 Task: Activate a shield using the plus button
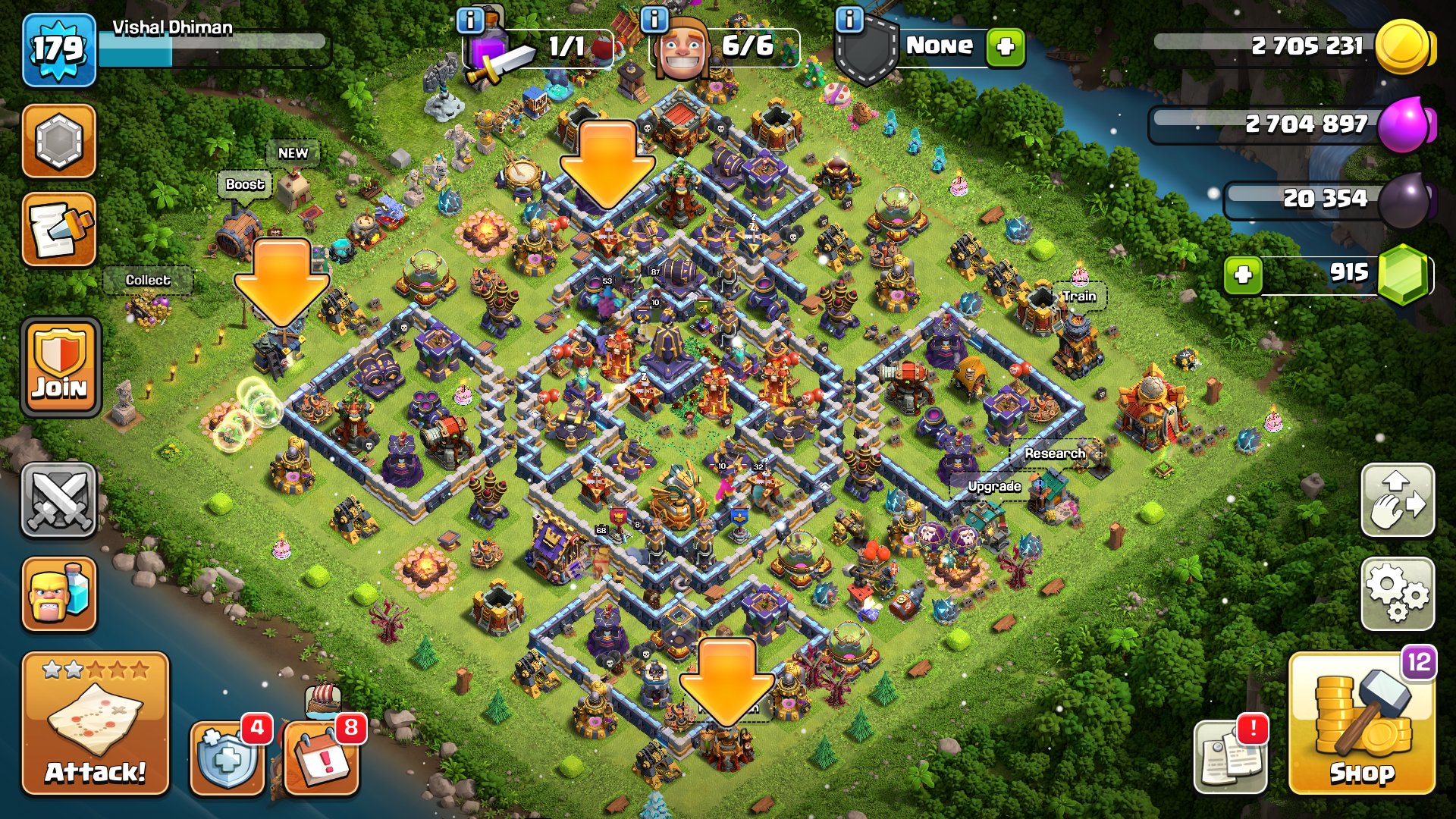(1006, 47)
